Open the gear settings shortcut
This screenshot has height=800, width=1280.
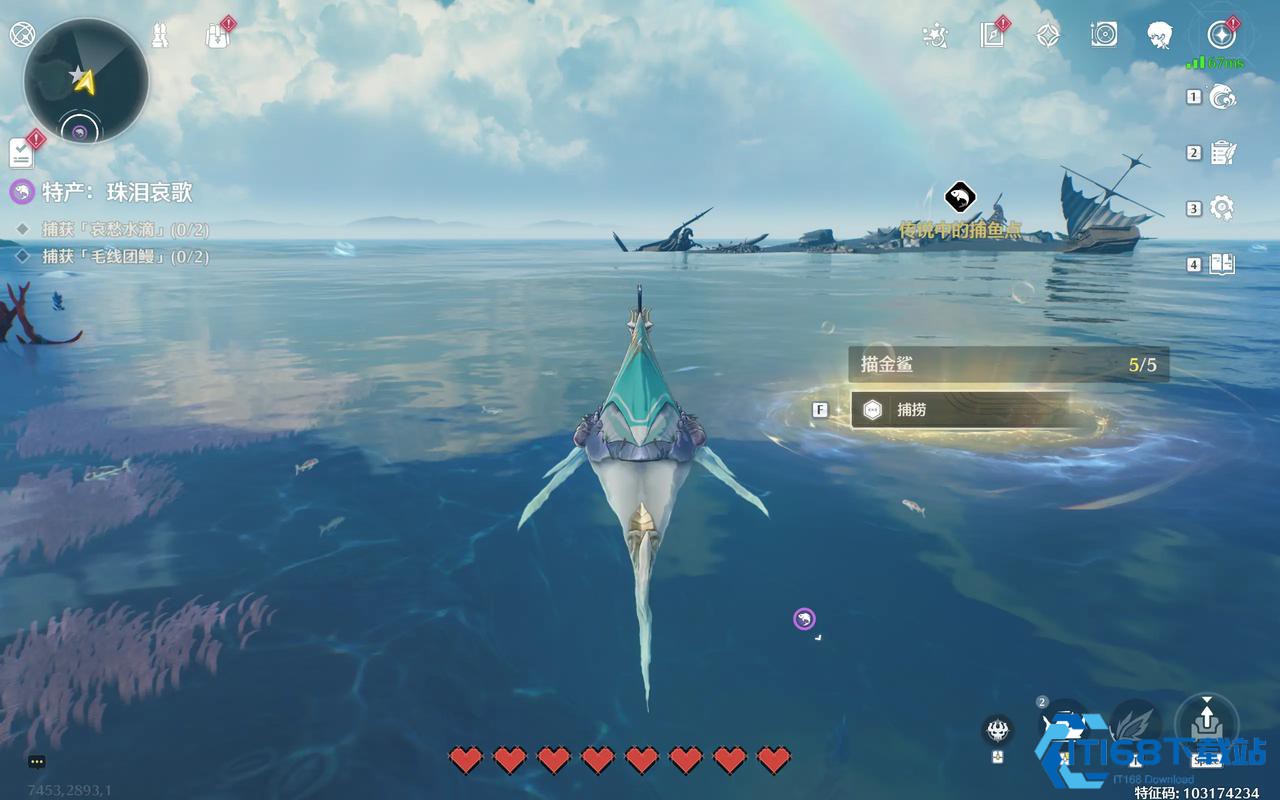click(x=1222, y=208)
